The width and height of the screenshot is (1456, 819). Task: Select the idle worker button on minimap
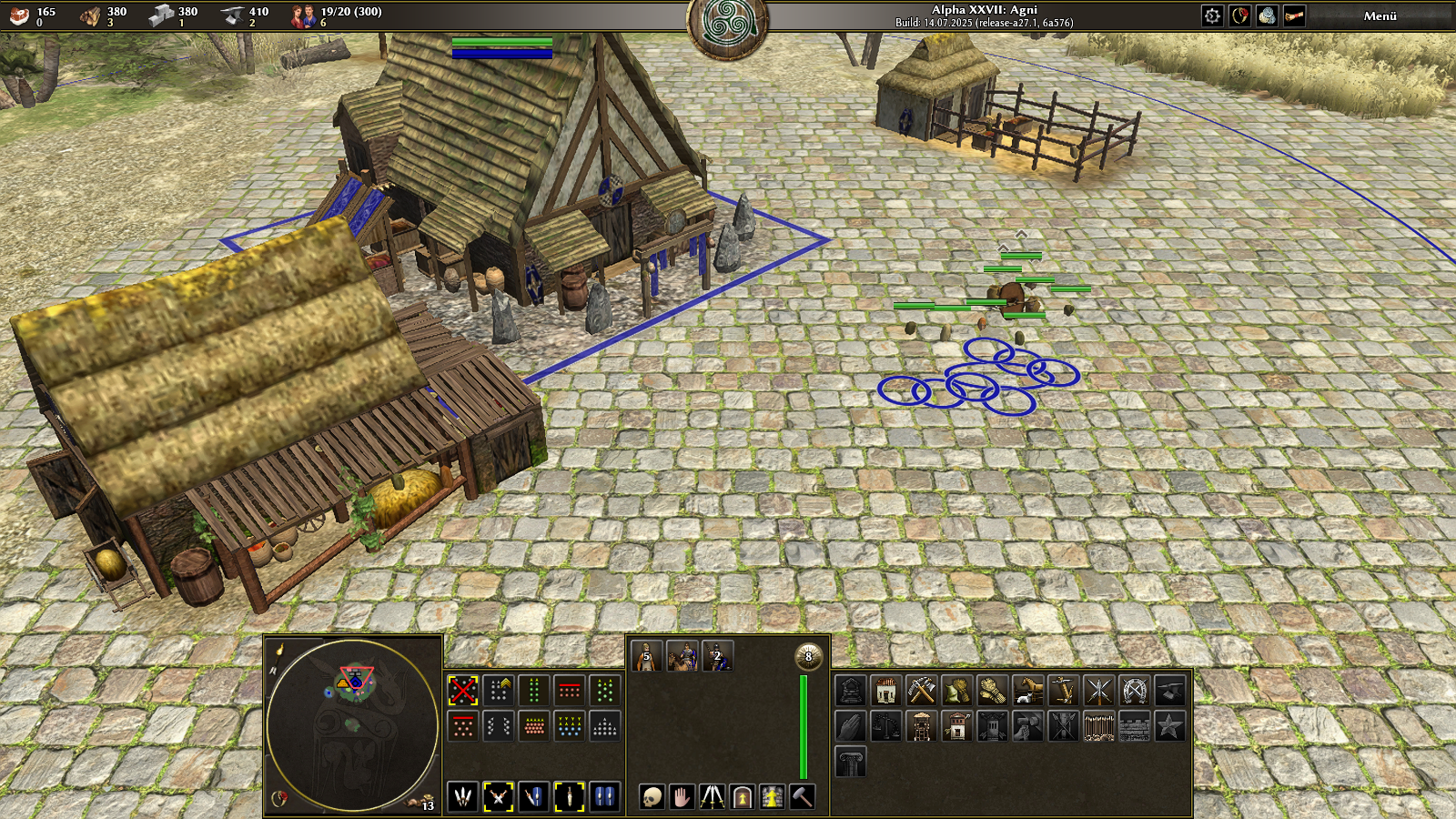click(420, 803)
